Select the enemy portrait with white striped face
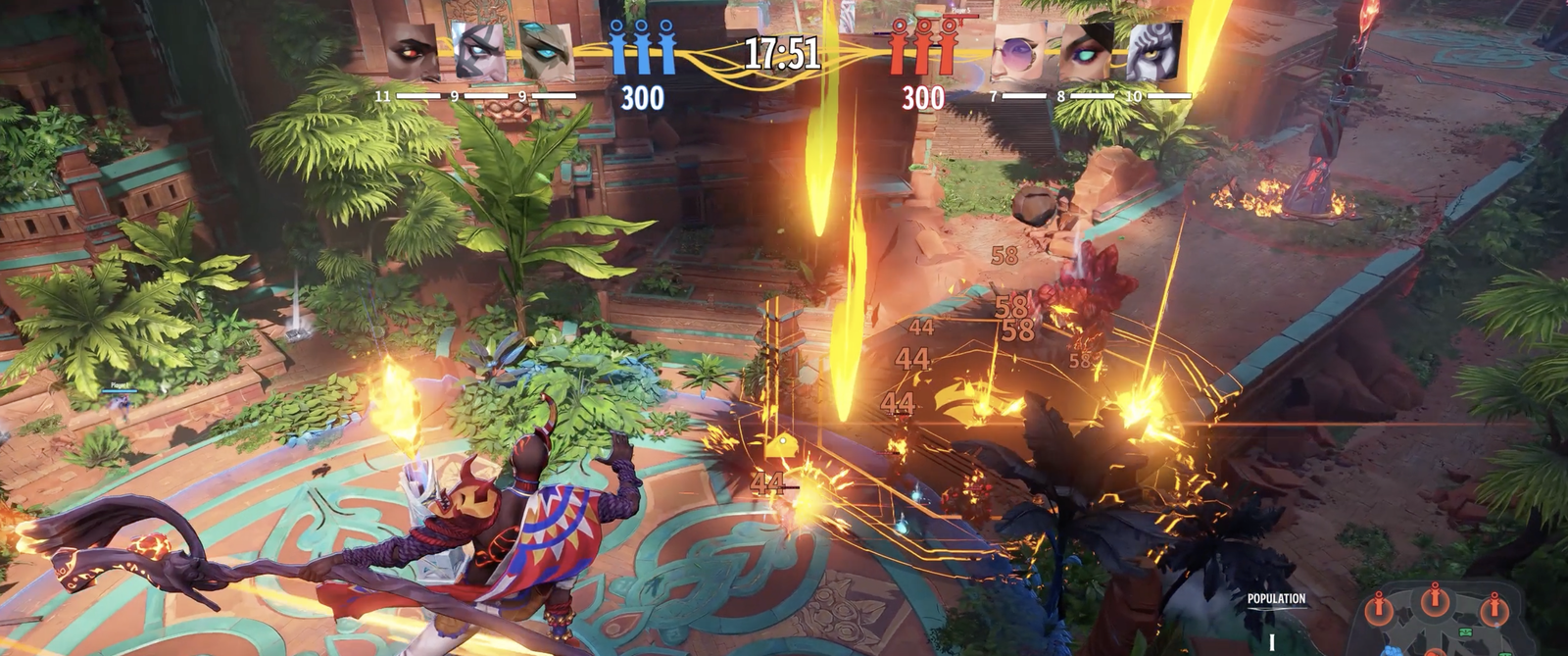 click(1153, 50)
